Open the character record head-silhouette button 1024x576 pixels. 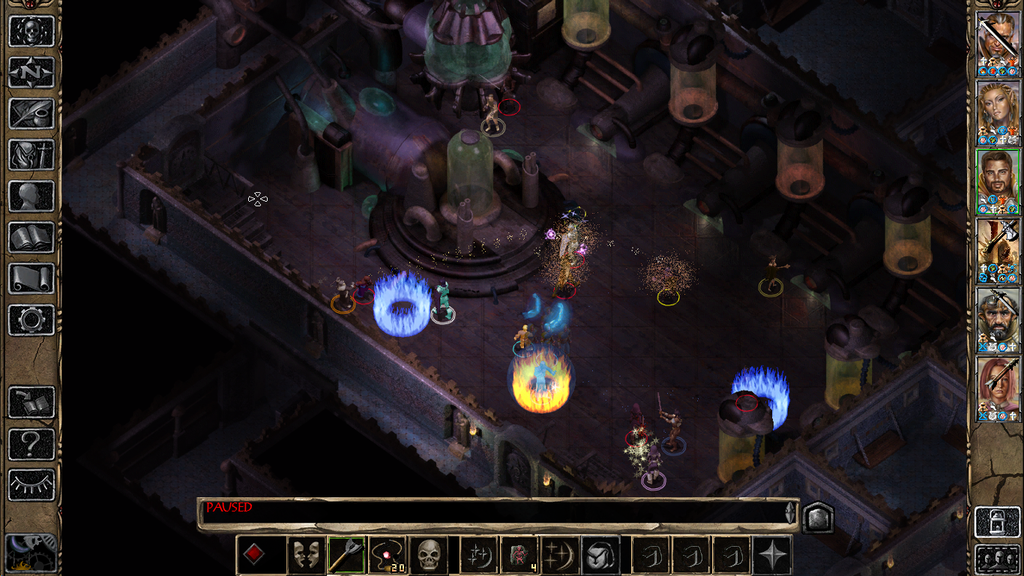(x=31, y=196)
